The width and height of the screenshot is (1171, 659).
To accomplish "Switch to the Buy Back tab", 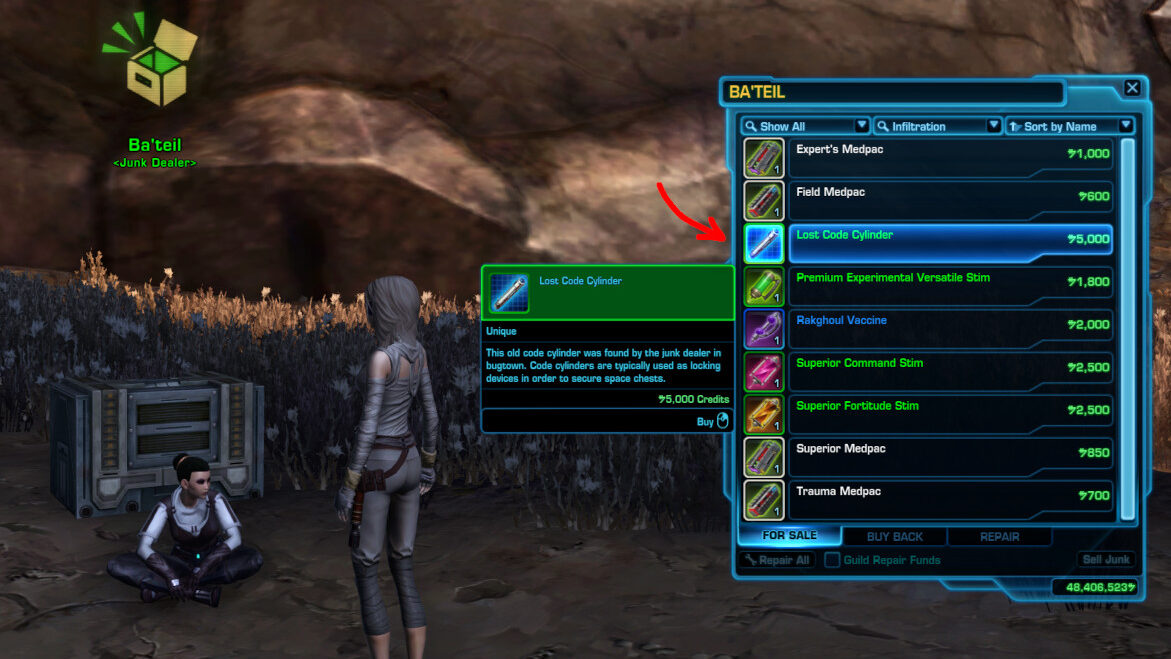I will coord(894,536).
